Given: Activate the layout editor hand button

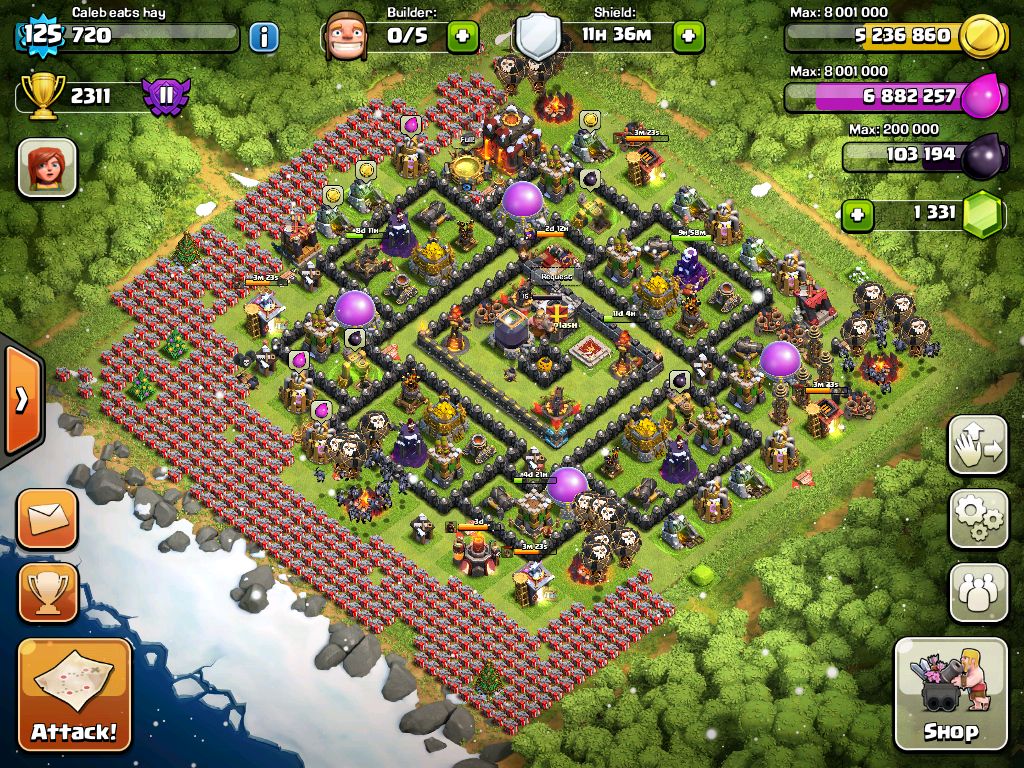Looking at the screenshot, I should tap(978, 445).
